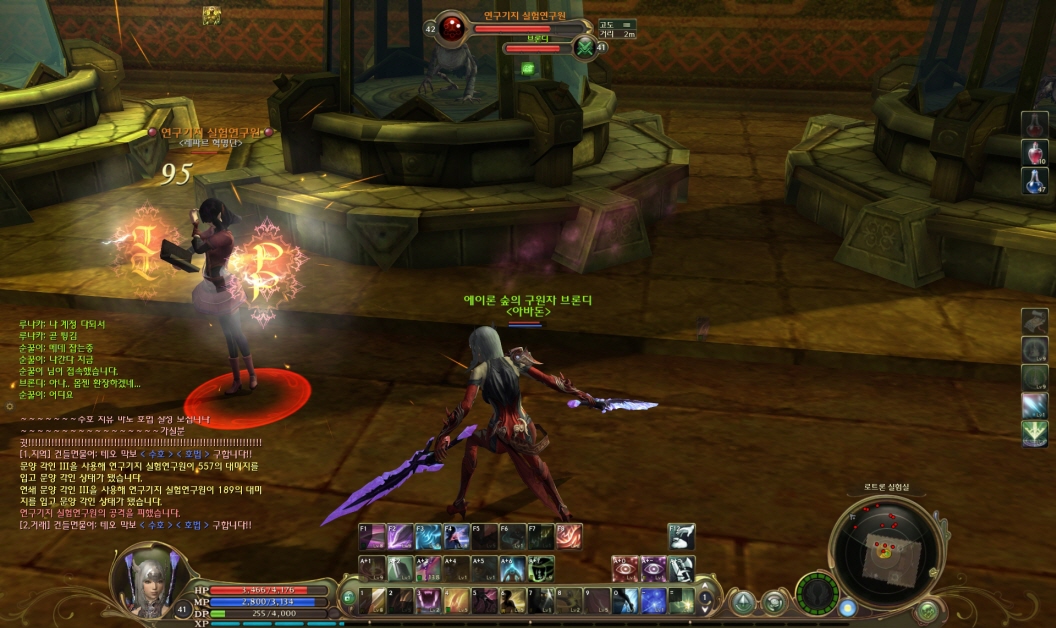This screenshot has height=628, width=1056.
Task: Activate the purple eye skill icon
Action: point(654,568)
